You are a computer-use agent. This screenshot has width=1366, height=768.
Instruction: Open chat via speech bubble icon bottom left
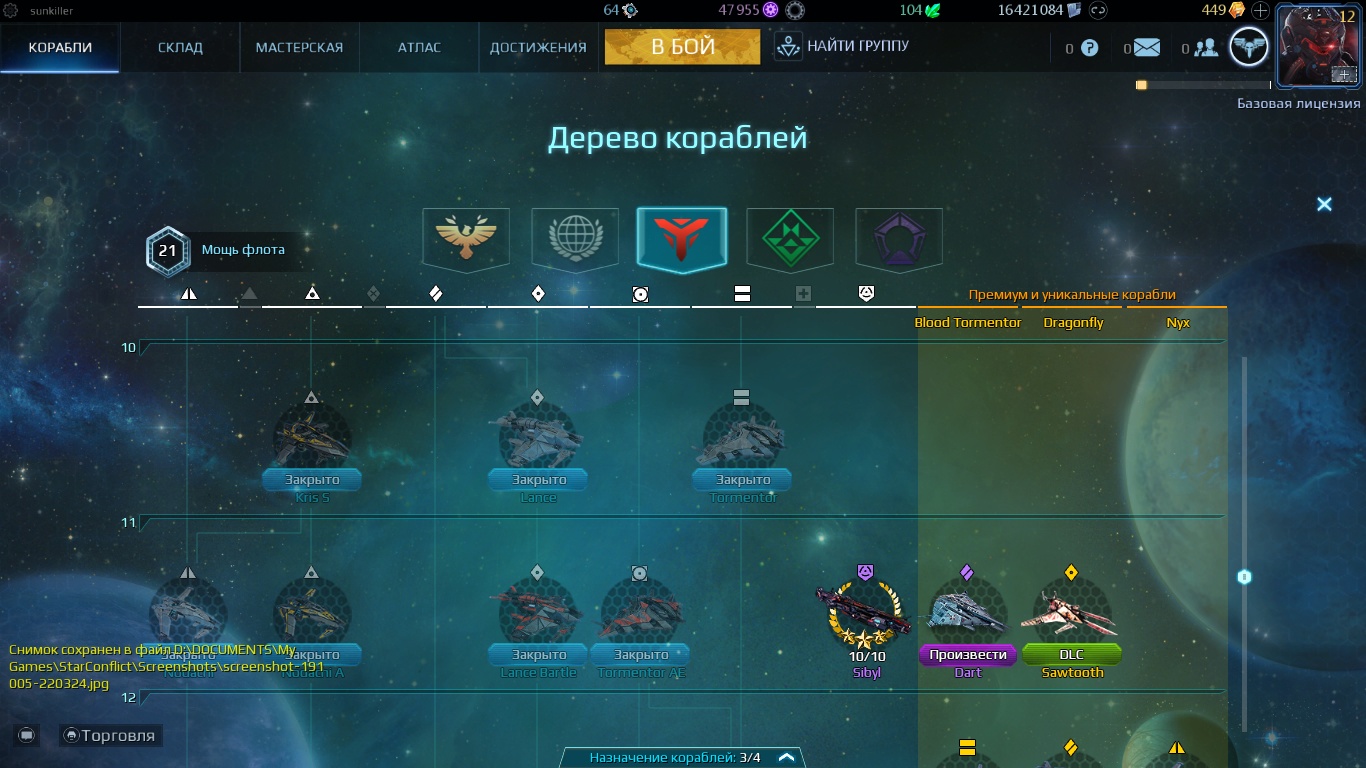tap(27, 735)
